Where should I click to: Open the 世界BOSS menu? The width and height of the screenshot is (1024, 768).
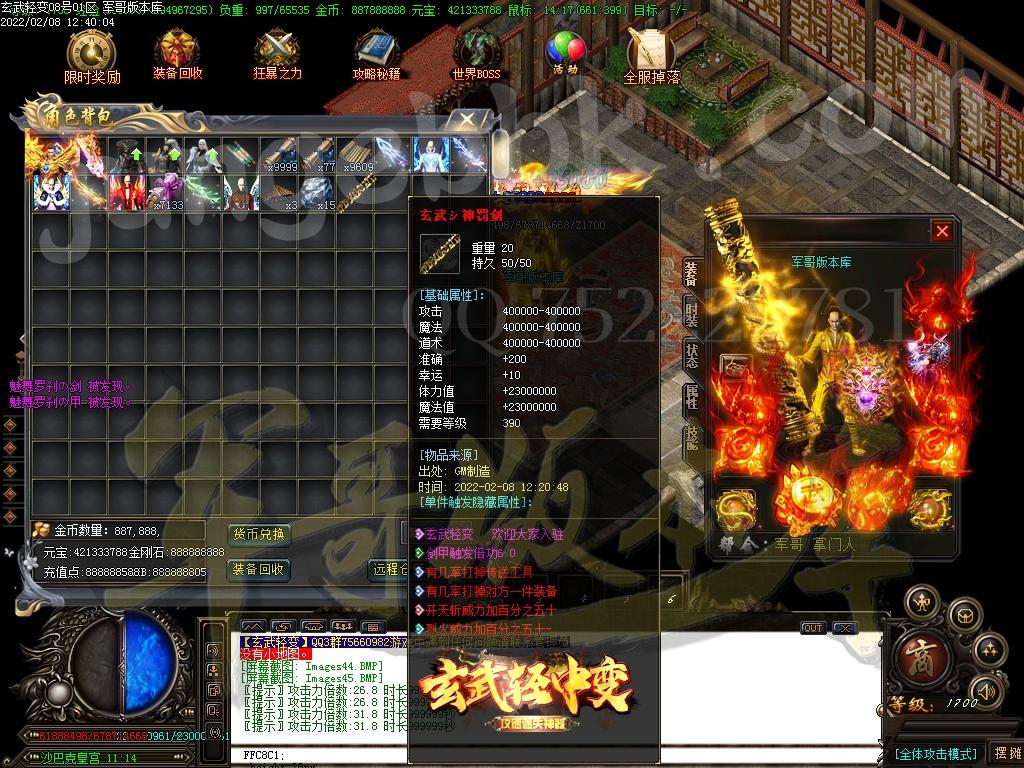coord(477,54)
